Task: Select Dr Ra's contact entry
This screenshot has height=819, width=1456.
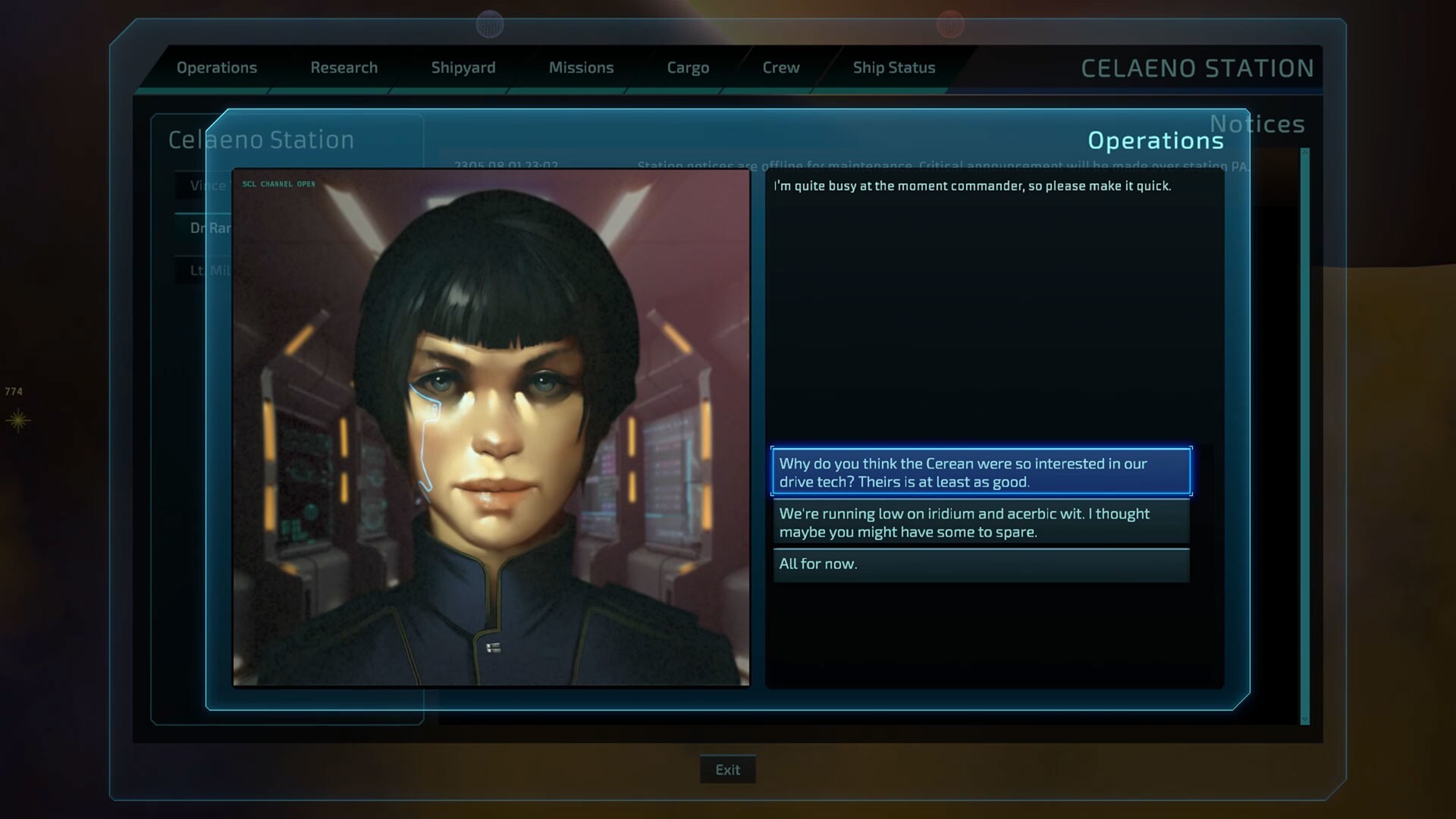Action: 206,227
